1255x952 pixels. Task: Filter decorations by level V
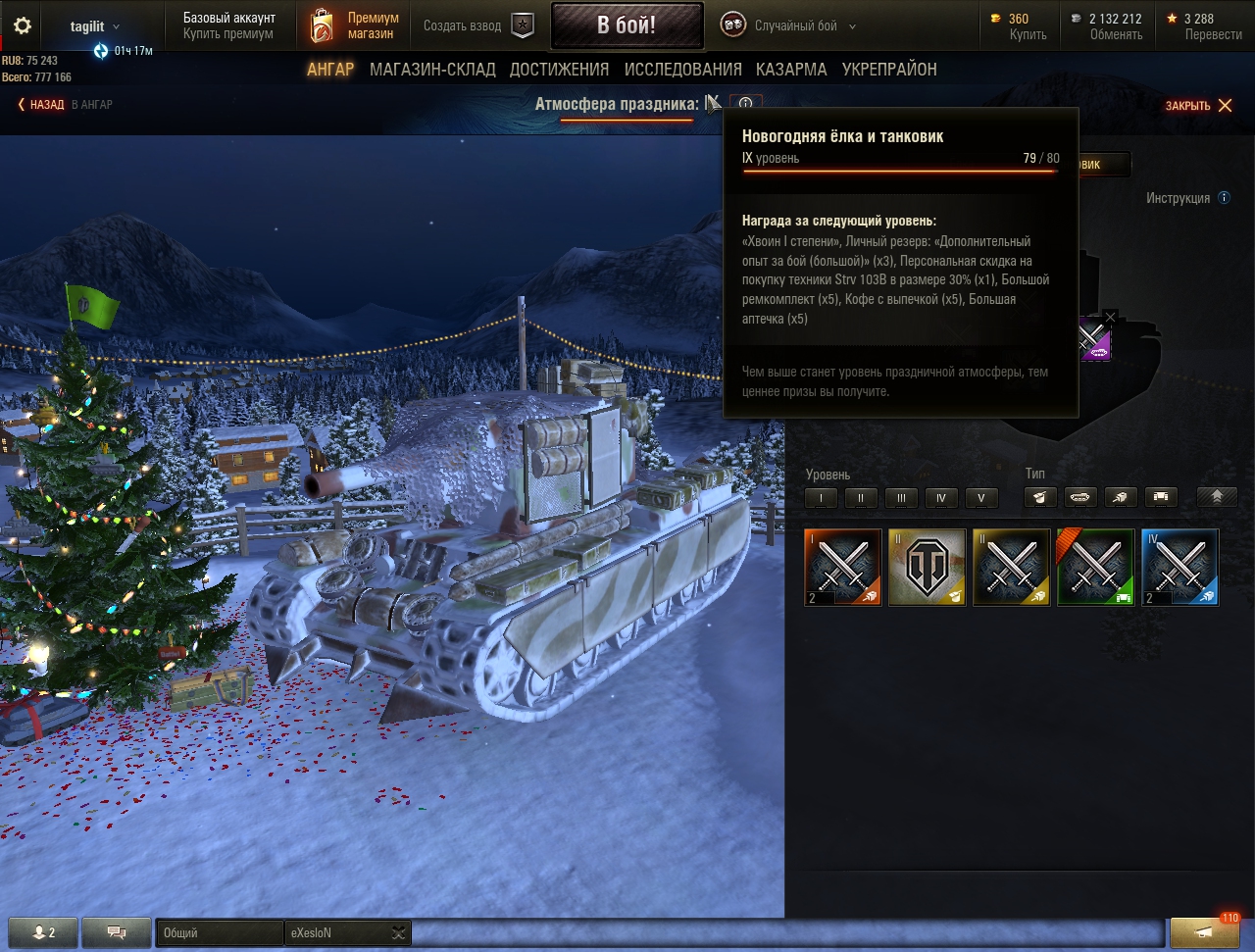(981, 498)
